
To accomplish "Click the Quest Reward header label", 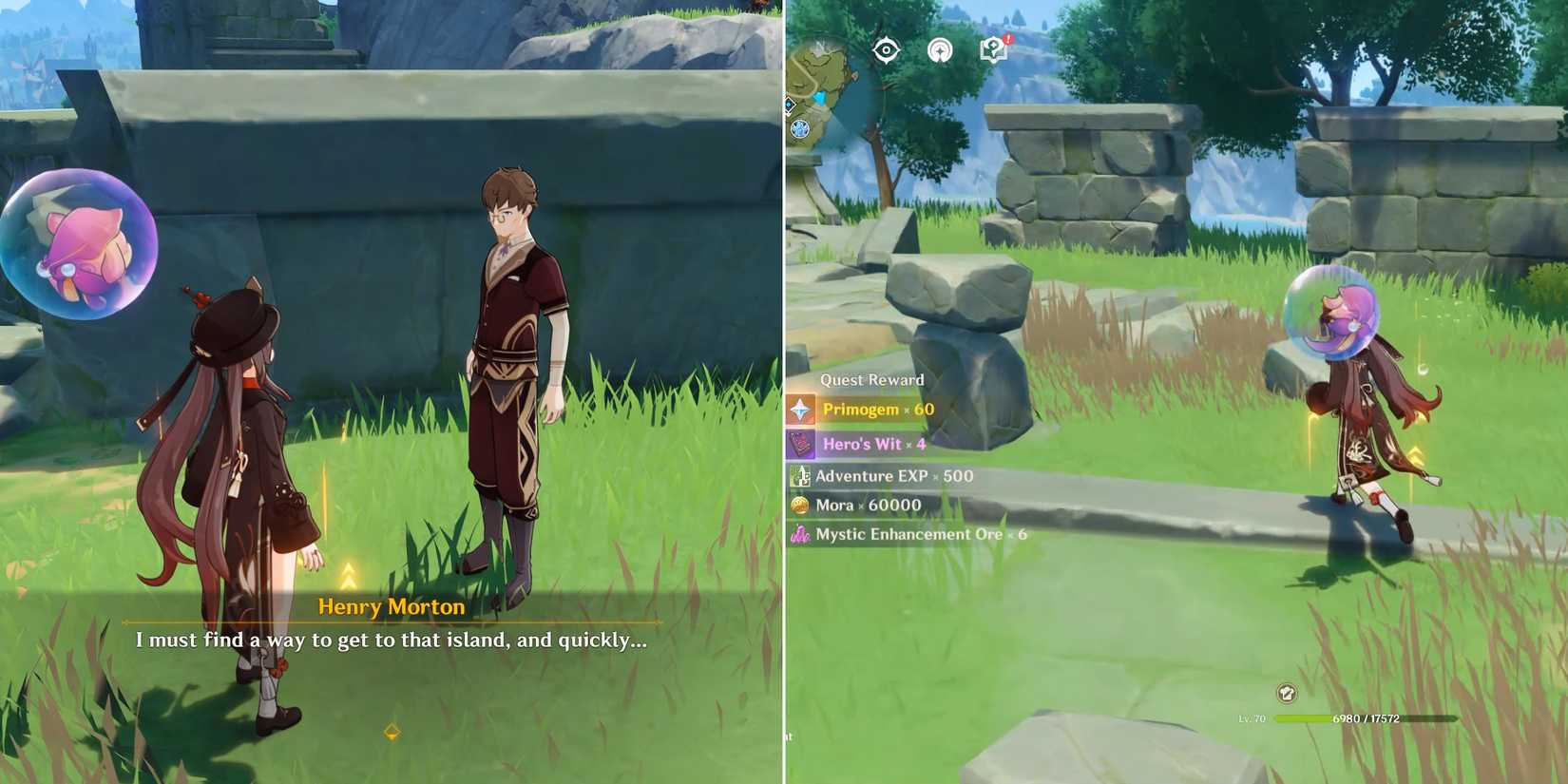I will click(x=871, y=379).
